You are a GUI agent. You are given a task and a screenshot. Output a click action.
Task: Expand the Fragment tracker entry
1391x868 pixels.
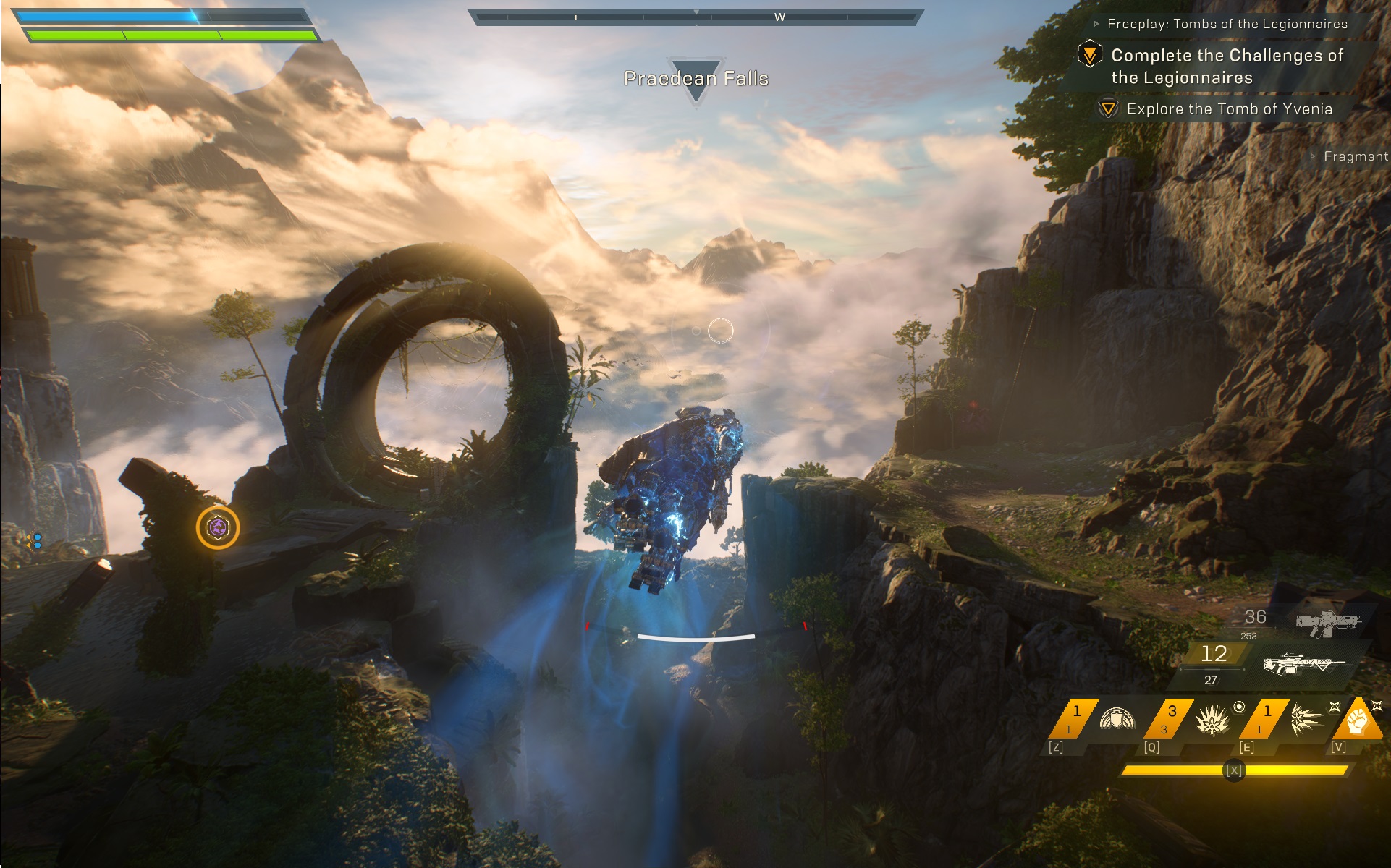(x=1355, y=156)
